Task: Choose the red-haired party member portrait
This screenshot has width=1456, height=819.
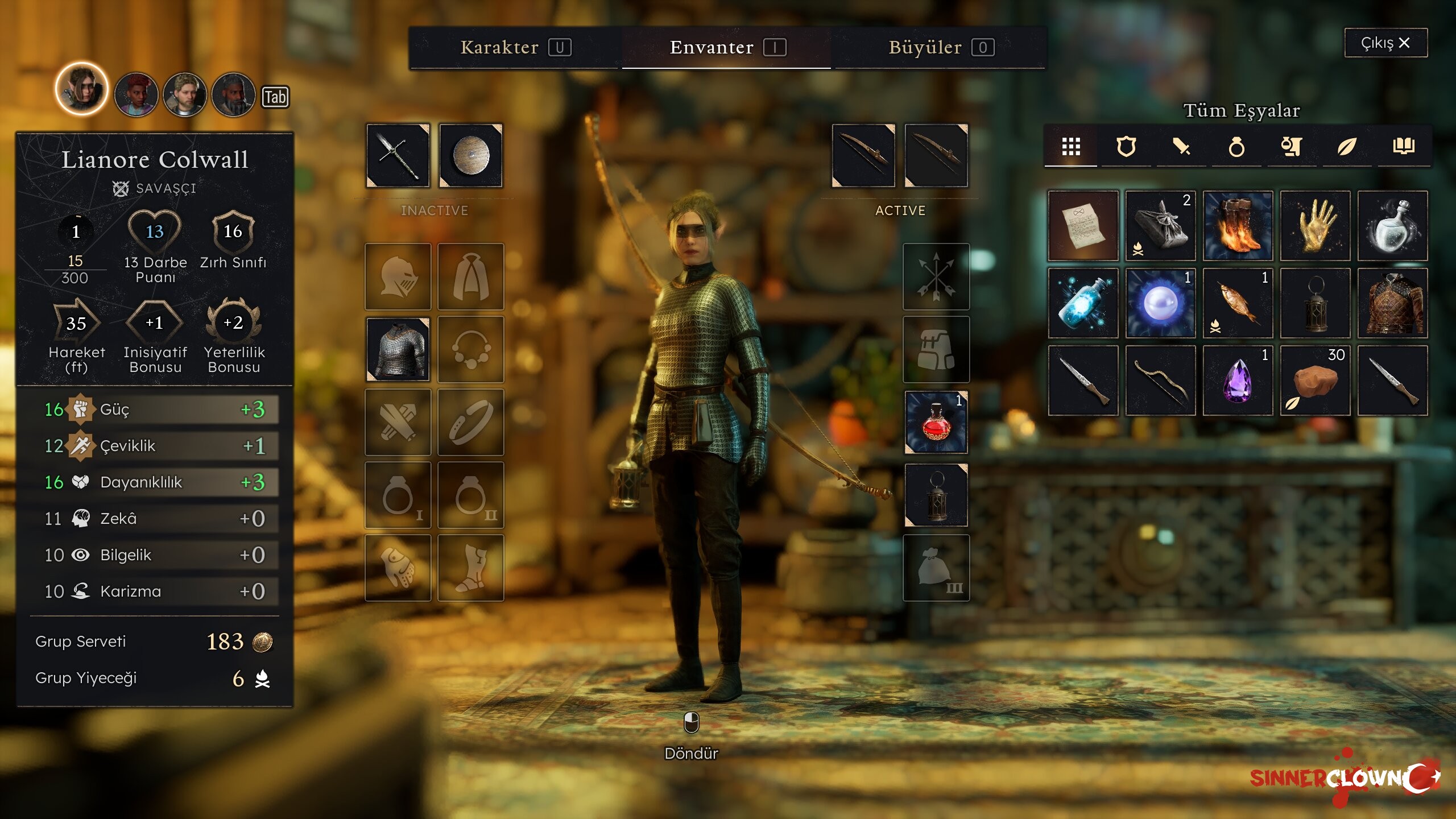Action: tap(136, 94)
